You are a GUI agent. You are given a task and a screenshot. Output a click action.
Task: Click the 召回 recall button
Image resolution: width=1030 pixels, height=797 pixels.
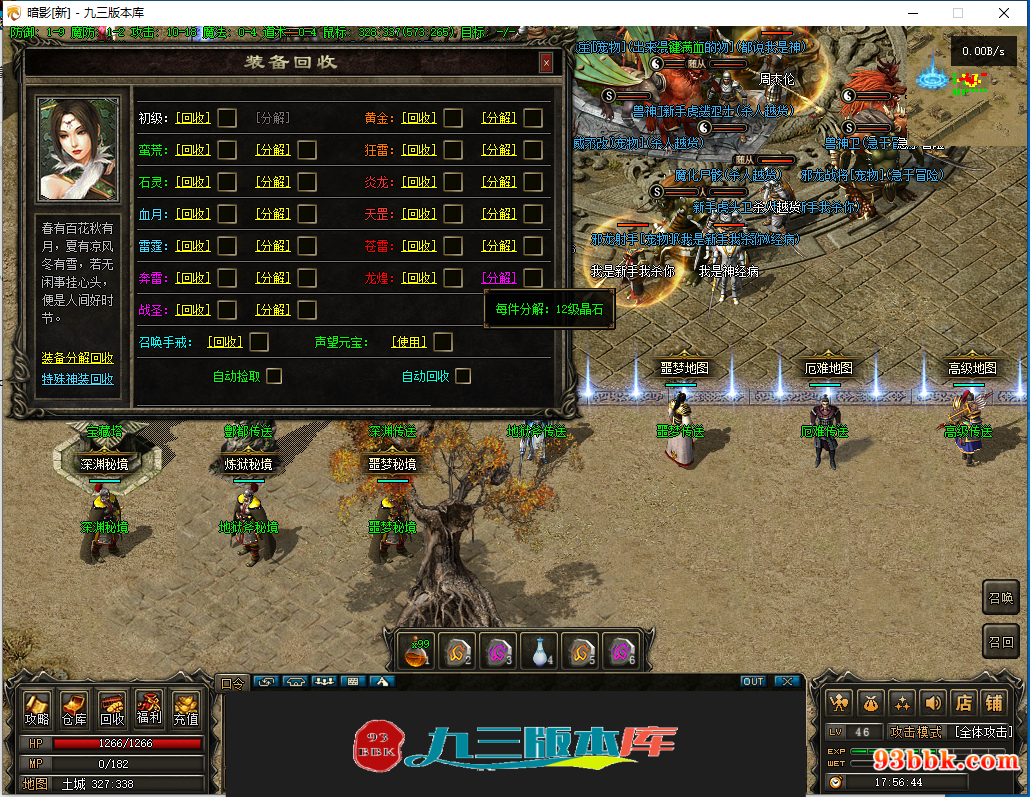(x=1001, y=641)
